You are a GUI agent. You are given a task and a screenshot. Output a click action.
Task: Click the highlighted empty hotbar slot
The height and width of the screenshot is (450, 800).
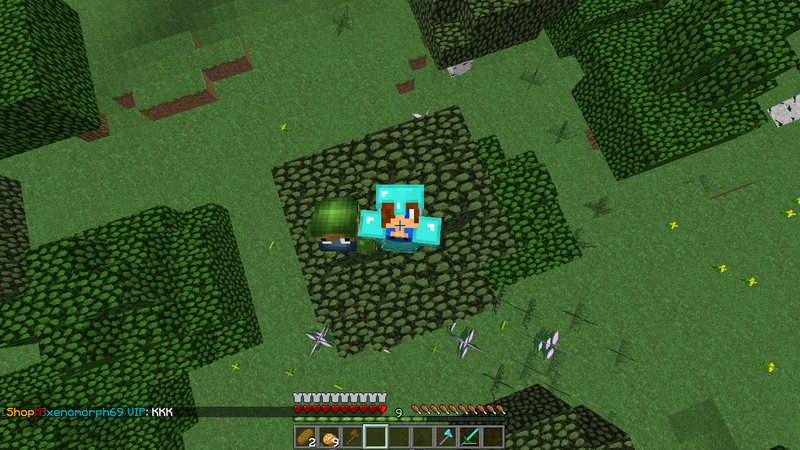[375, 437]
